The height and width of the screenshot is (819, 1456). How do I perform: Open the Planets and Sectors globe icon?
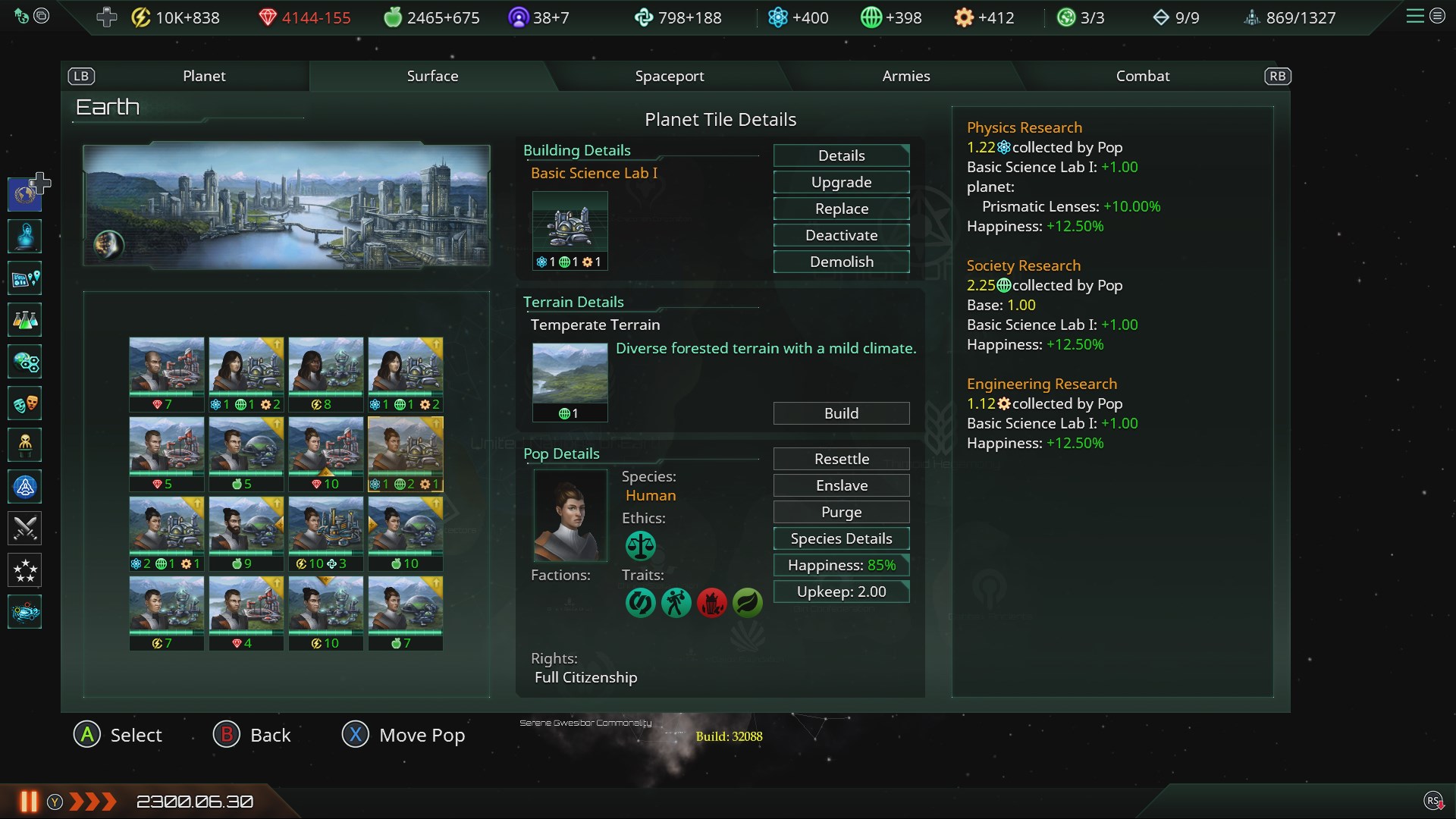coord(25,362)
